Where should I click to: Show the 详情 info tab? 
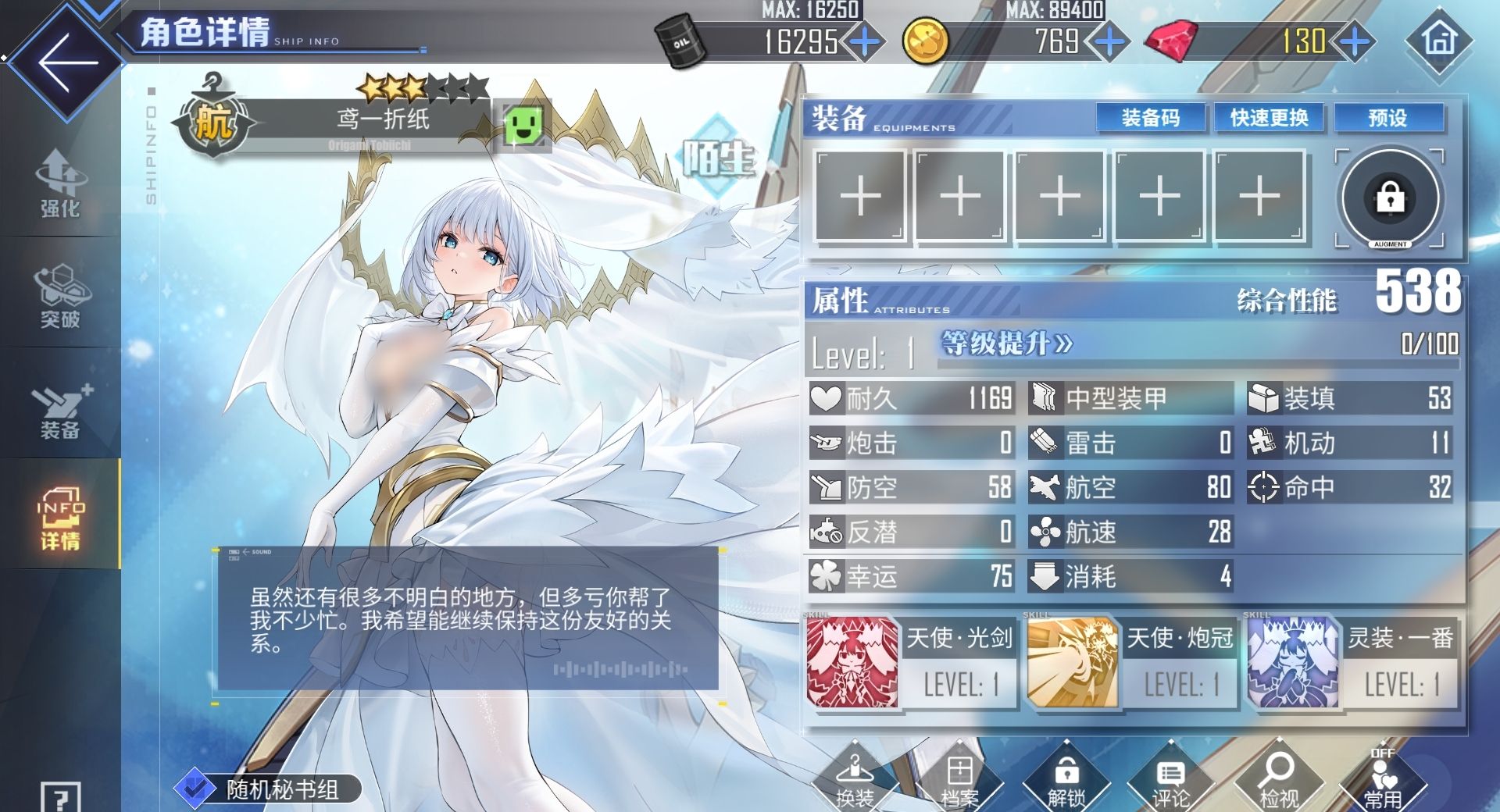click(60, 518)
